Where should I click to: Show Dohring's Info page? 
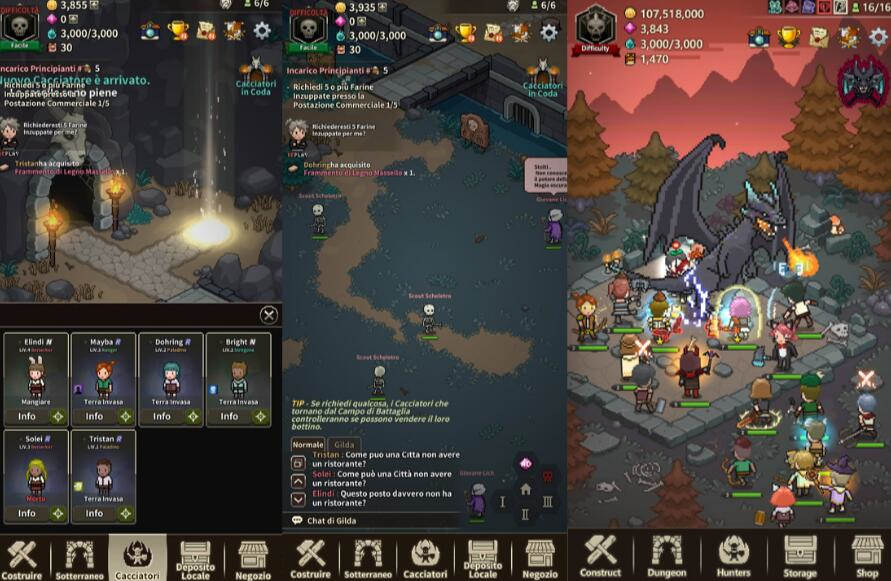point(162,416)
